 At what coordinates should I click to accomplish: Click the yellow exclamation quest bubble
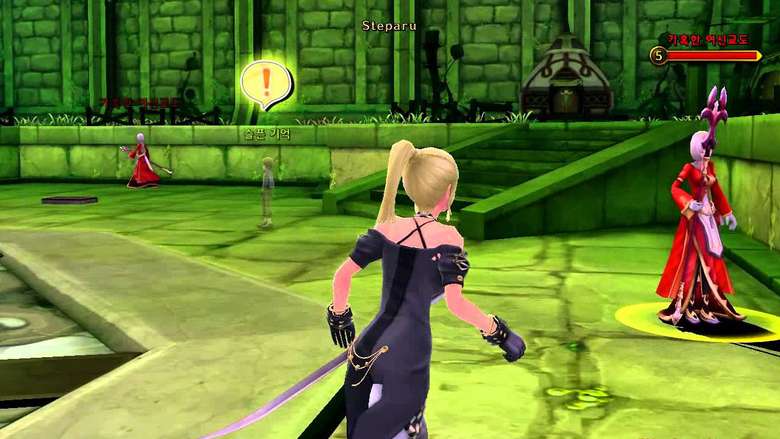267,84
